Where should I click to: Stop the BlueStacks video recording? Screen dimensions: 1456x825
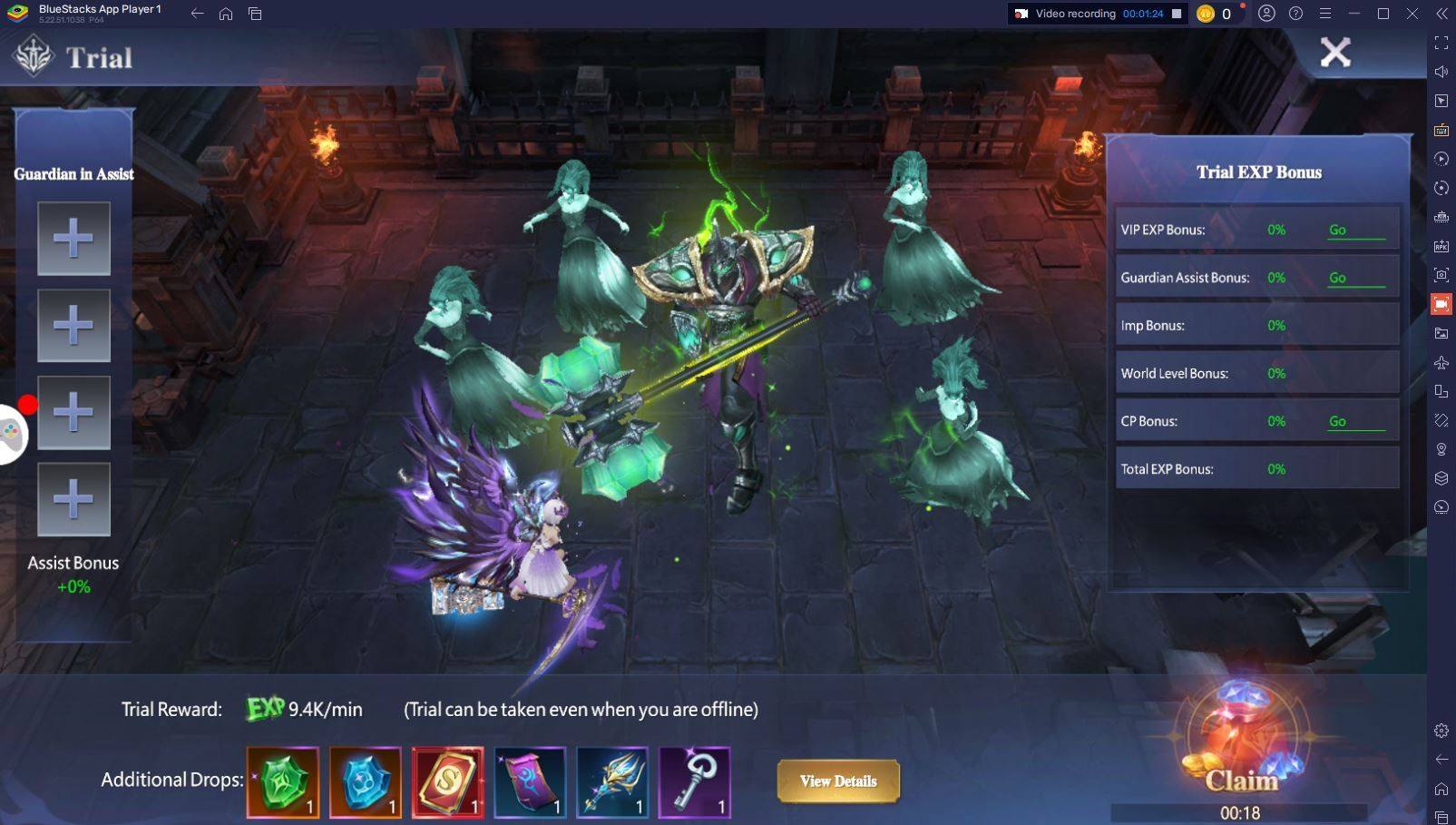1177,14
